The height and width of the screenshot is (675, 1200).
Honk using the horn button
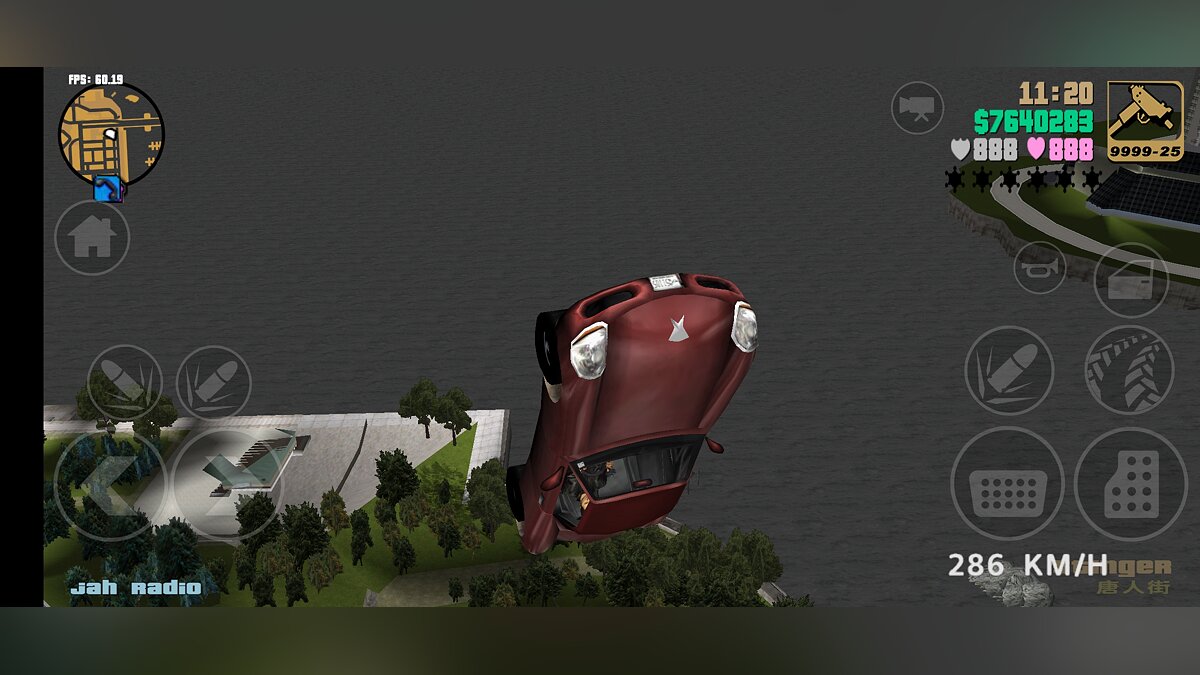point(1040,267)
